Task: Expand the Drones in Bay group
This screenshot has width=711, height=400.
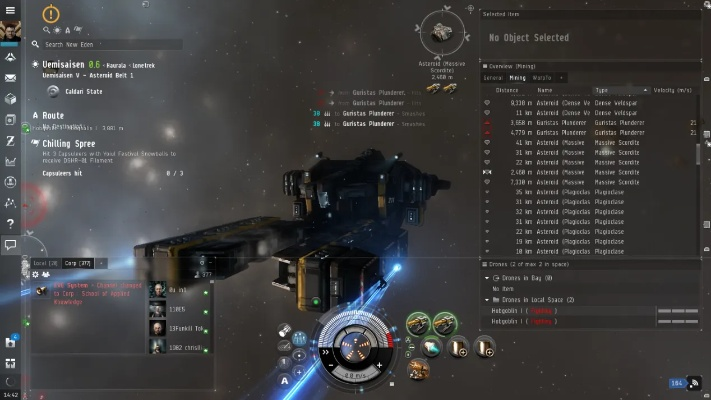Action: 487,278
